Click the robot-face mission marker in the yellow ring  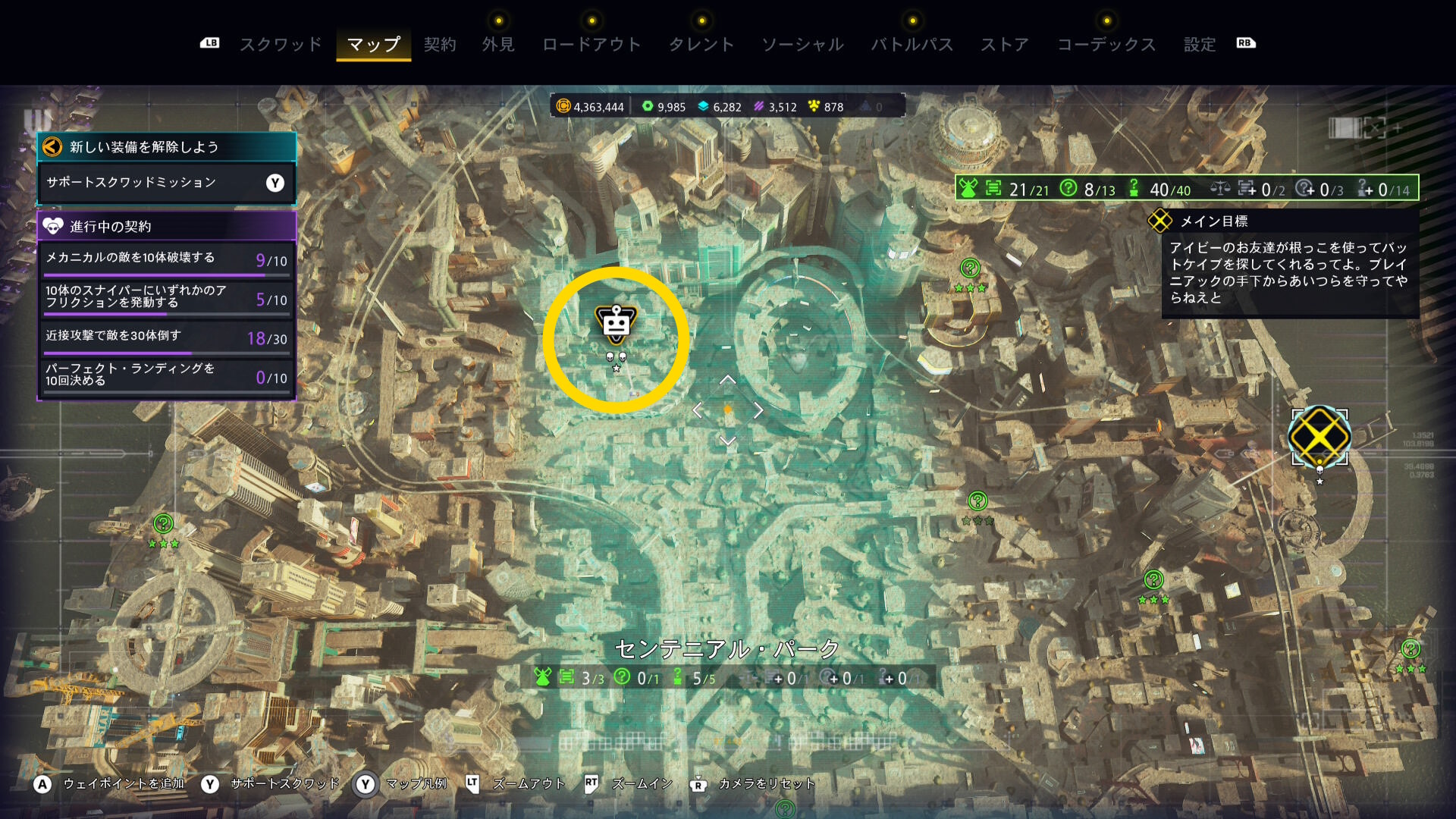(616, 324)
